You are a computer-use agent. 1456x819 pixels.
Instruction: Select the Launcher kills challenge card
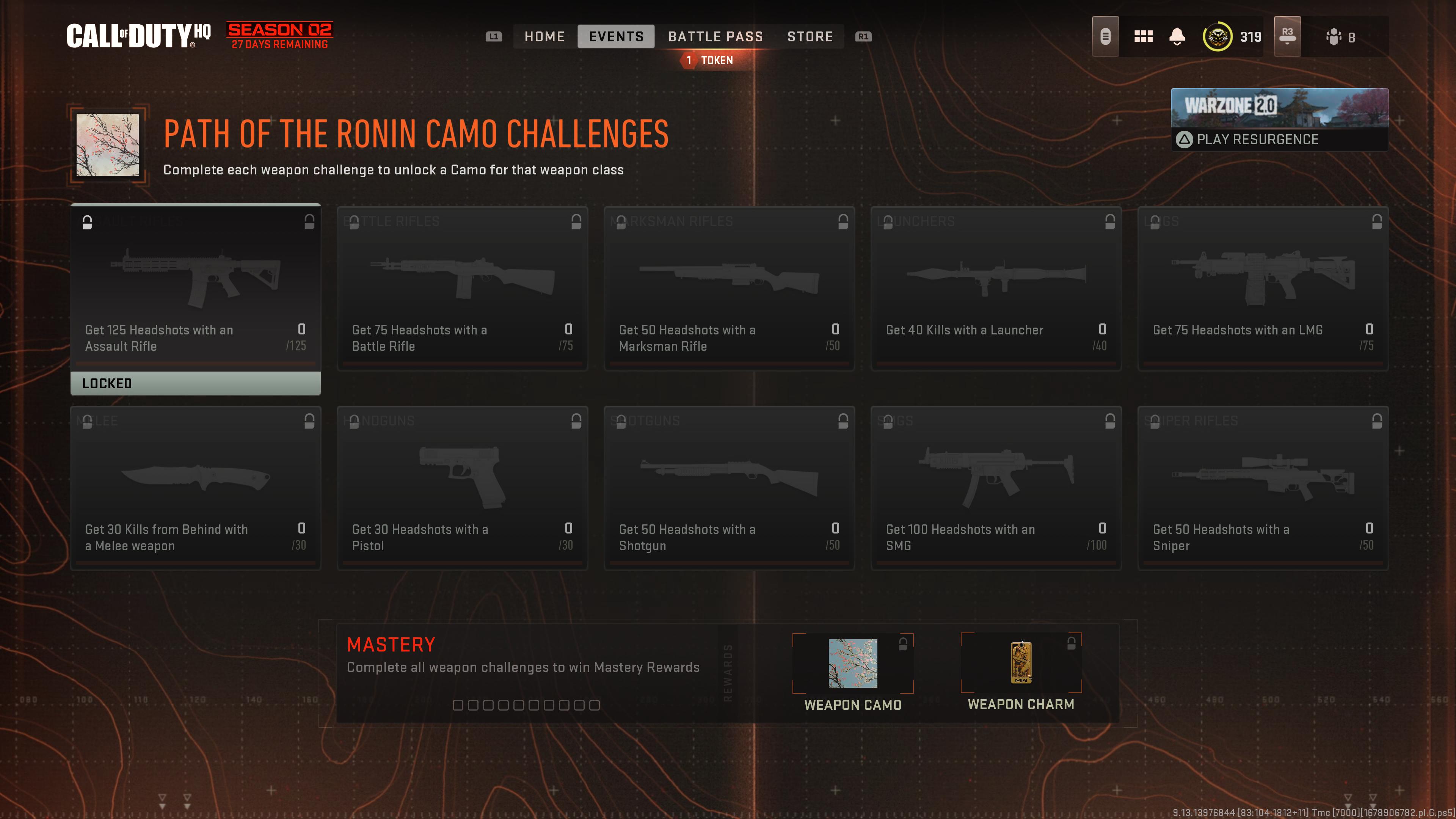(x=996, y=288)
